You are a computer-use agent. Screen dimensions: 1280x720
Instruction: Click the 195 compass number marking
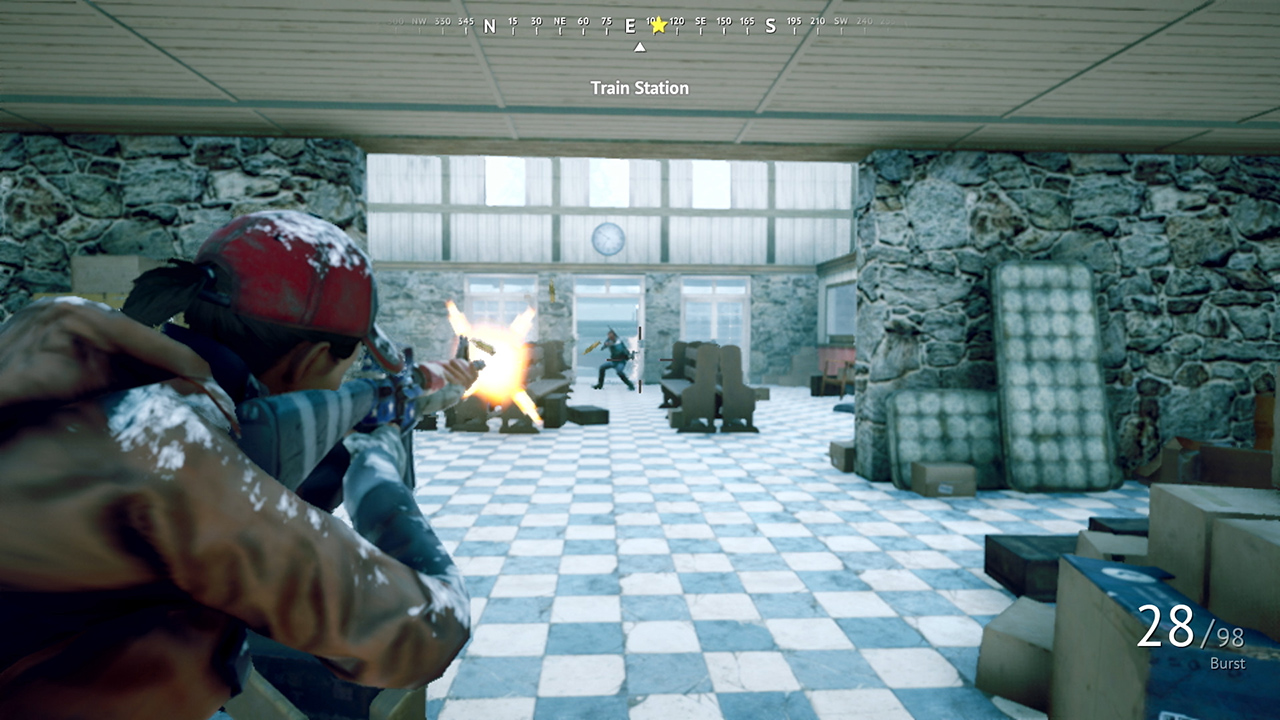793,21
